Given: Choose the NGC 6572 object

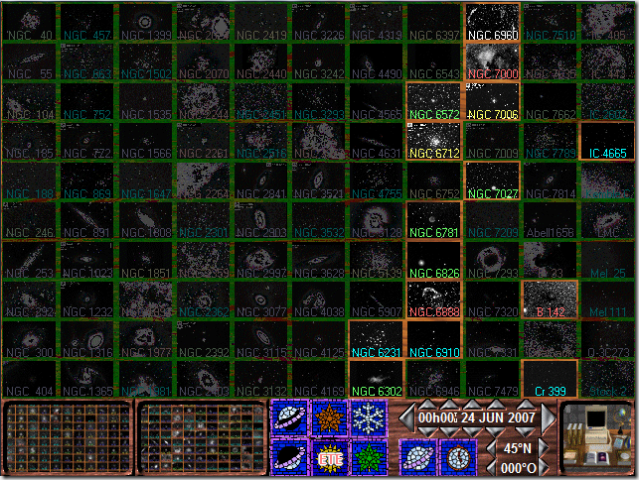Looking at the screenshot, I should [x=434, y=101].
